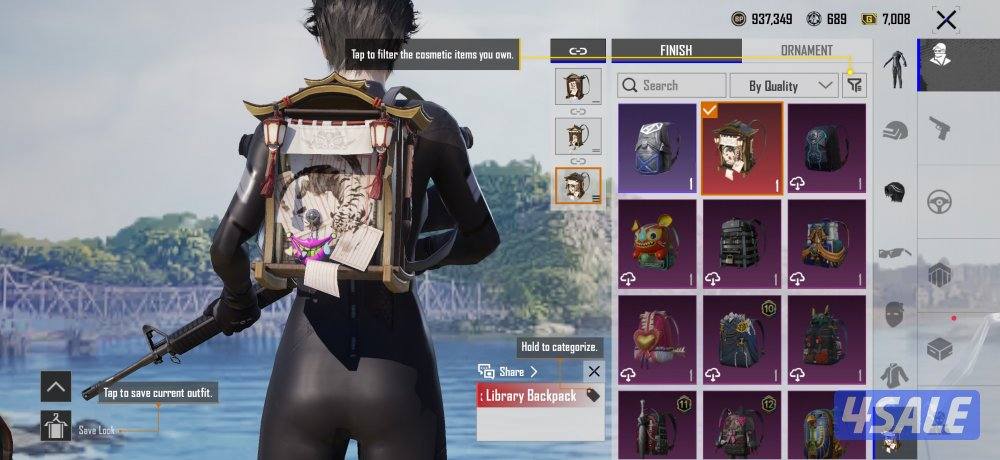The height and width of the screenshot is (460, 1000).
Task: Open the By Quality sort dropdown
Action: click(x=784, y=86)
